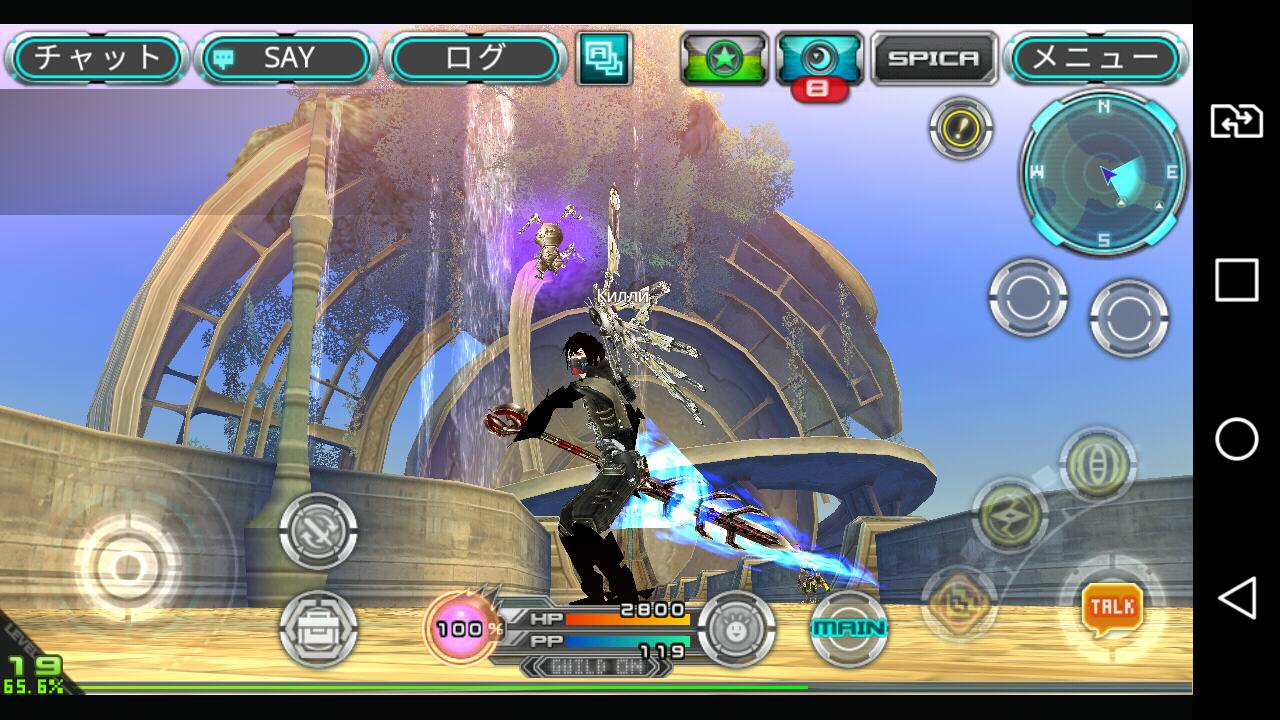Open the item bag icon
Viewport: 1280px width, 720px height.
(318, 629)
